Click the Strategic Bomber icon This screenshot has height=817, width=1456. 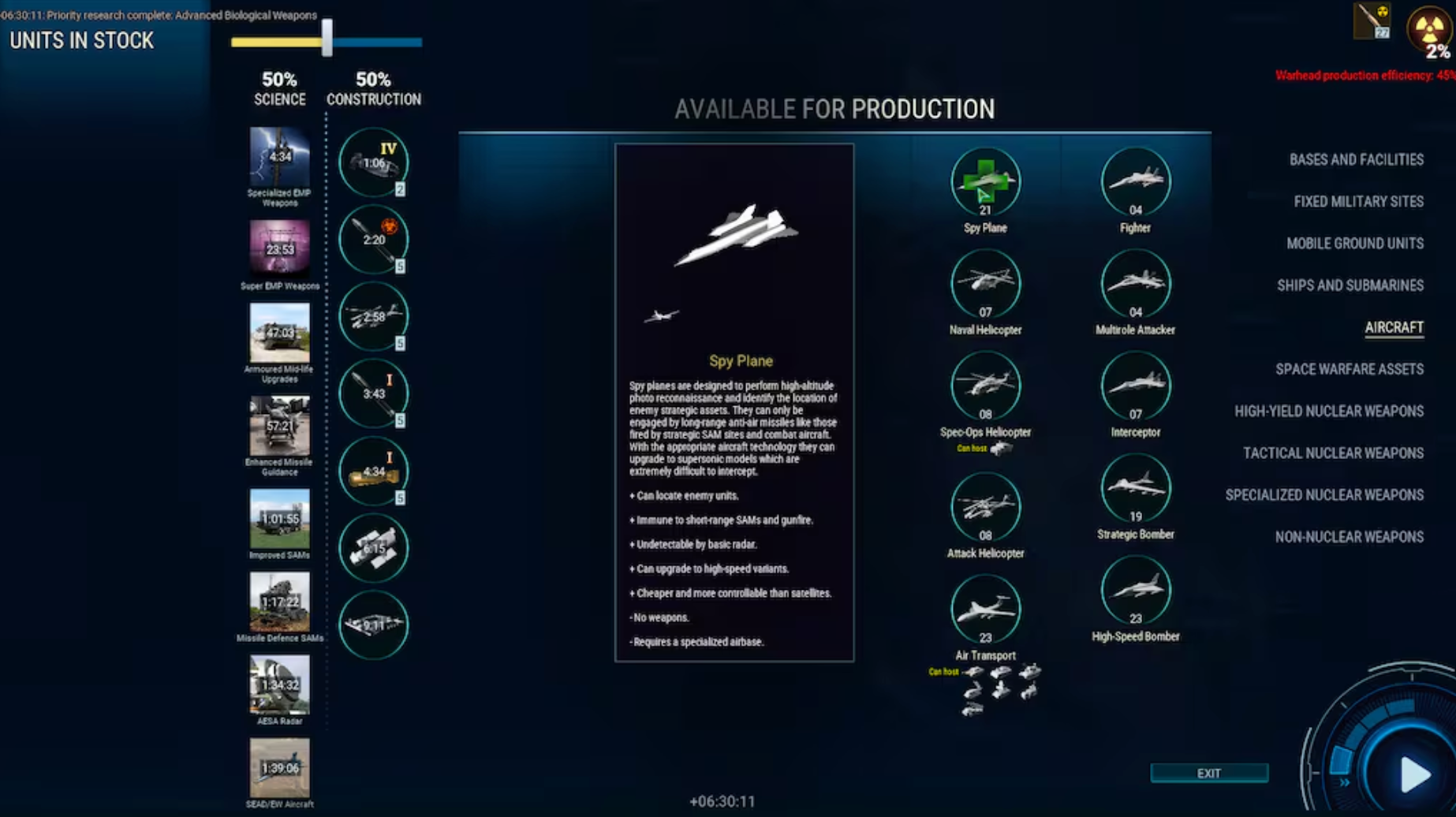1136,487
